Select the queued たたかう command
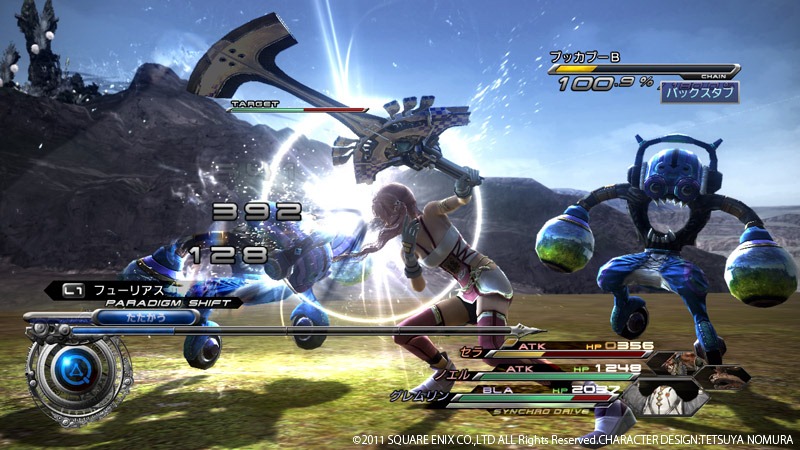This screenshot has height=450, width=800. (146, 317)
